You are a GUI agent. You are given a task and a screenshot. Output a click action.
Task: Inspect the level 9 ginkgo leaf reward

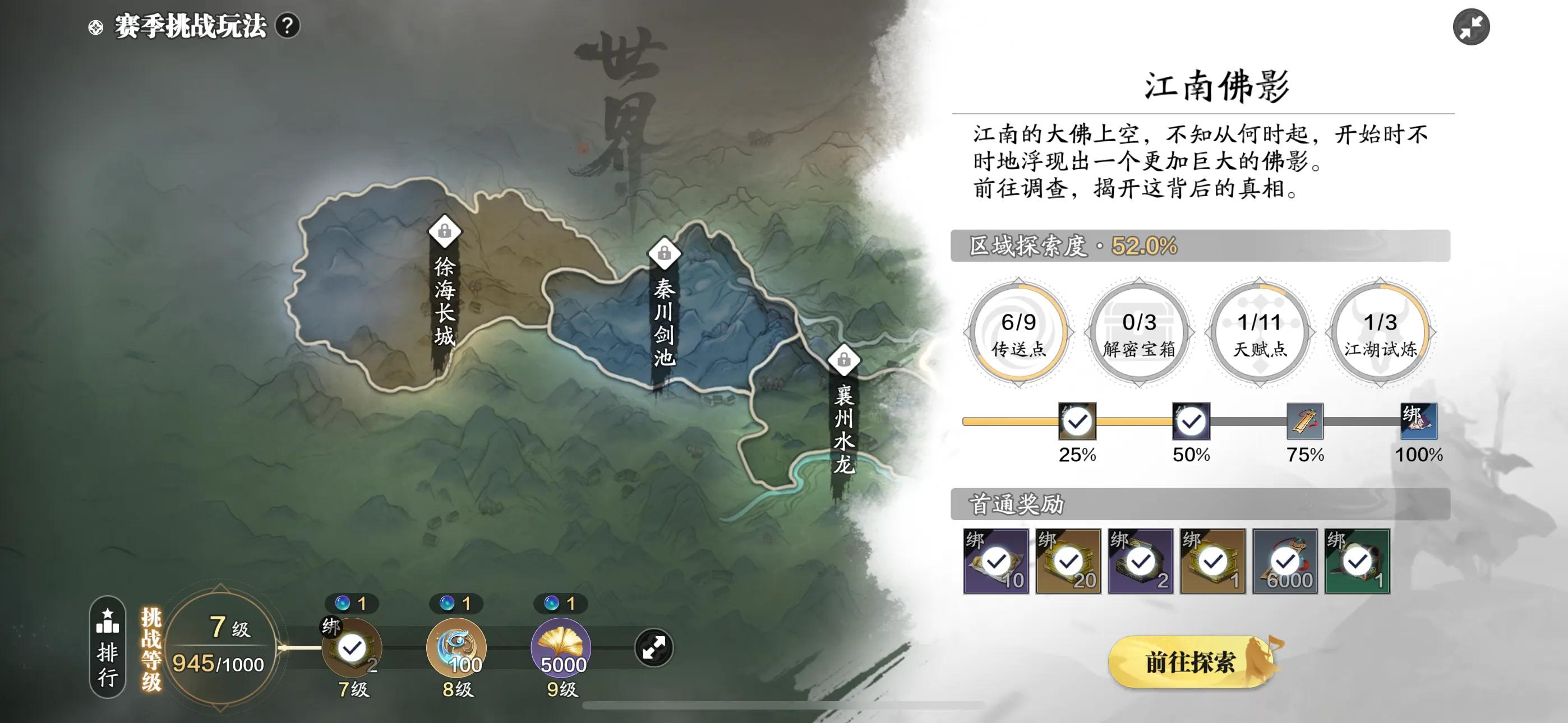pyautogui.click(x=561, y=647)
